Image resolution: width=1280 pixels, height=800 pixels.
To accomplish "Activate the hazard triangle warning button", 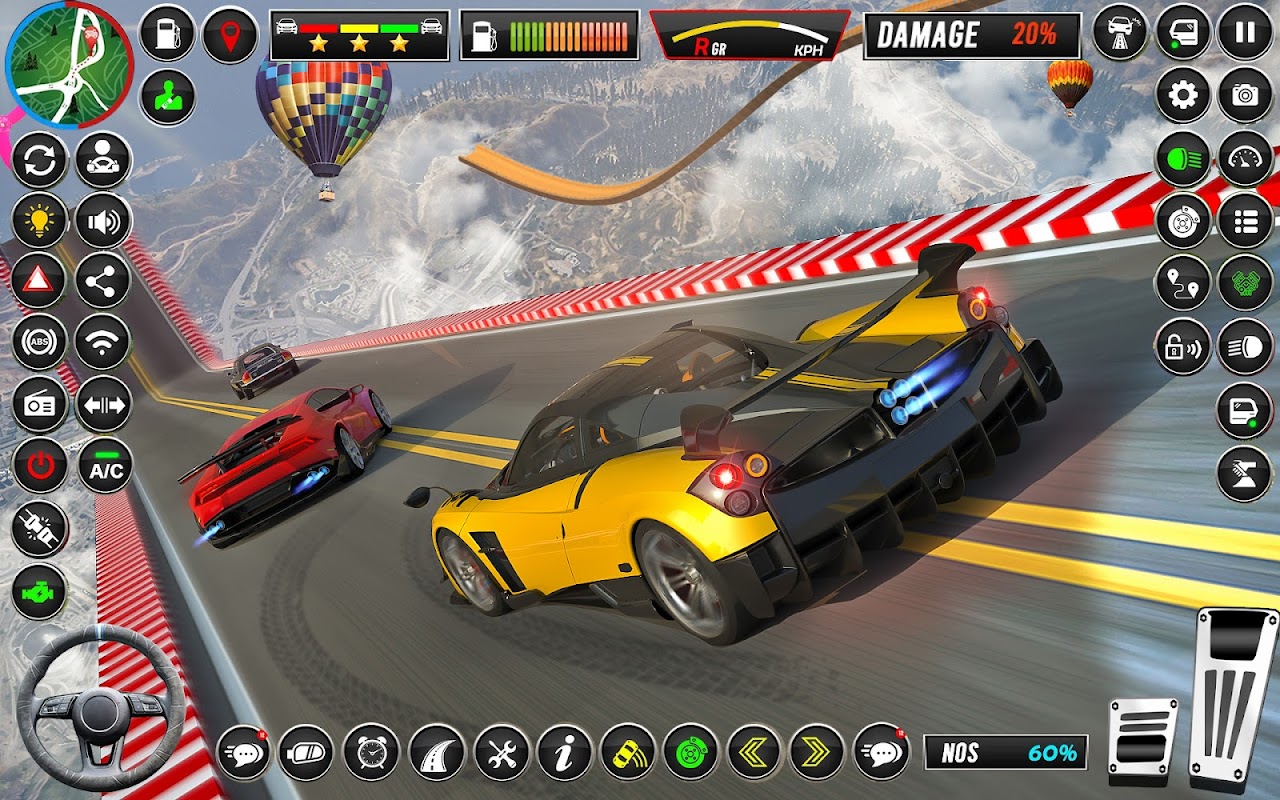I will 40,281.
